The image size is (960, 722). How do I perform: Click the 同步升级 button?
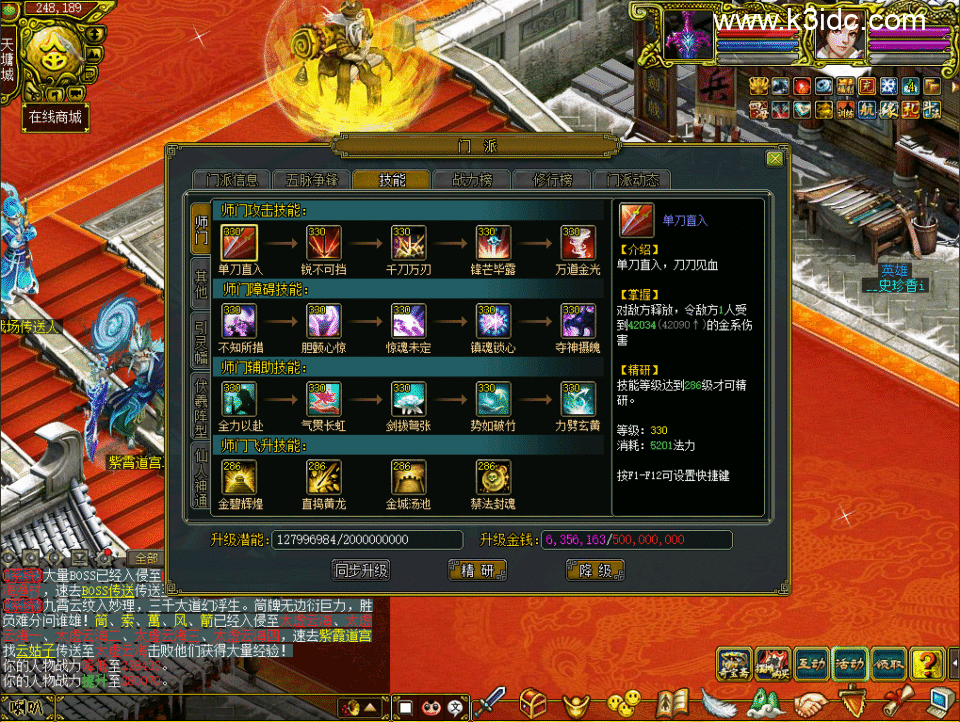click(361, 570)
